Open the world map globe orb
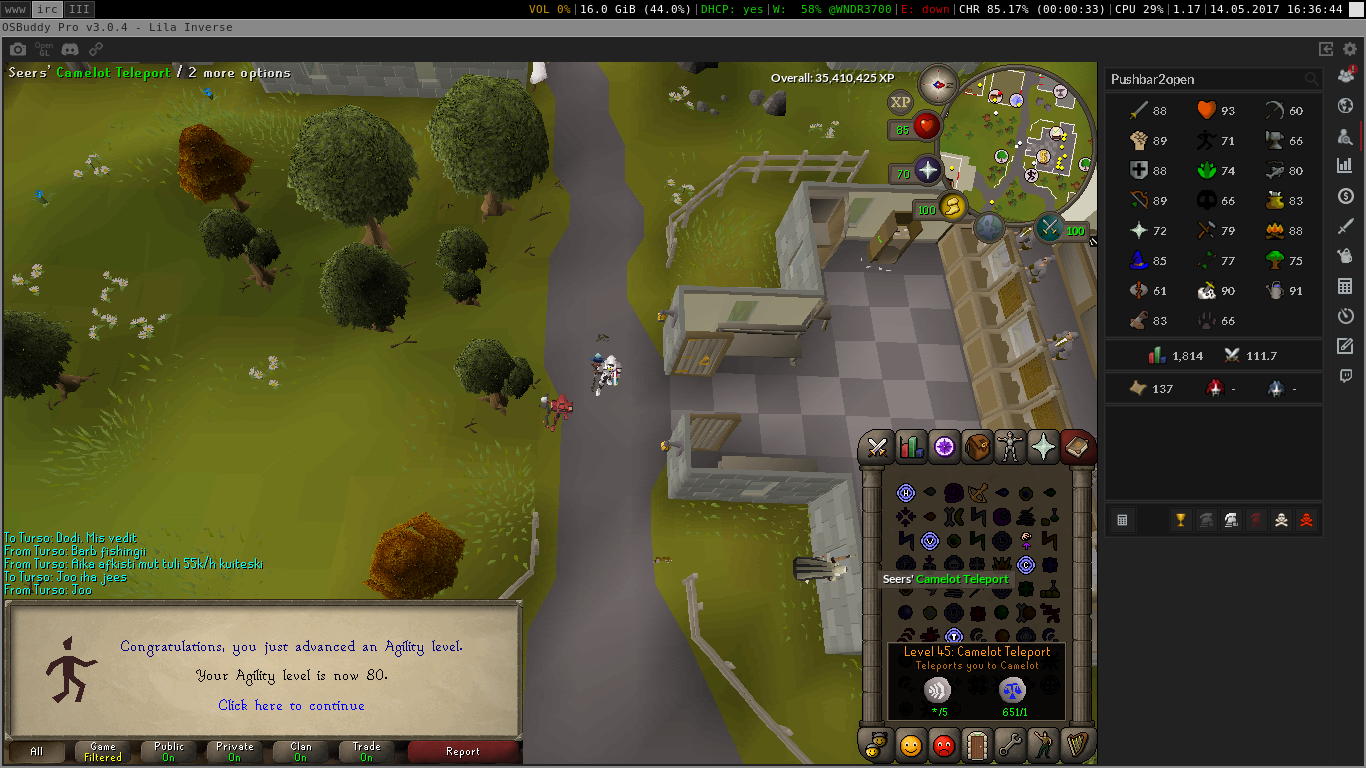The image size is (1366, 768). coord(989,228)
